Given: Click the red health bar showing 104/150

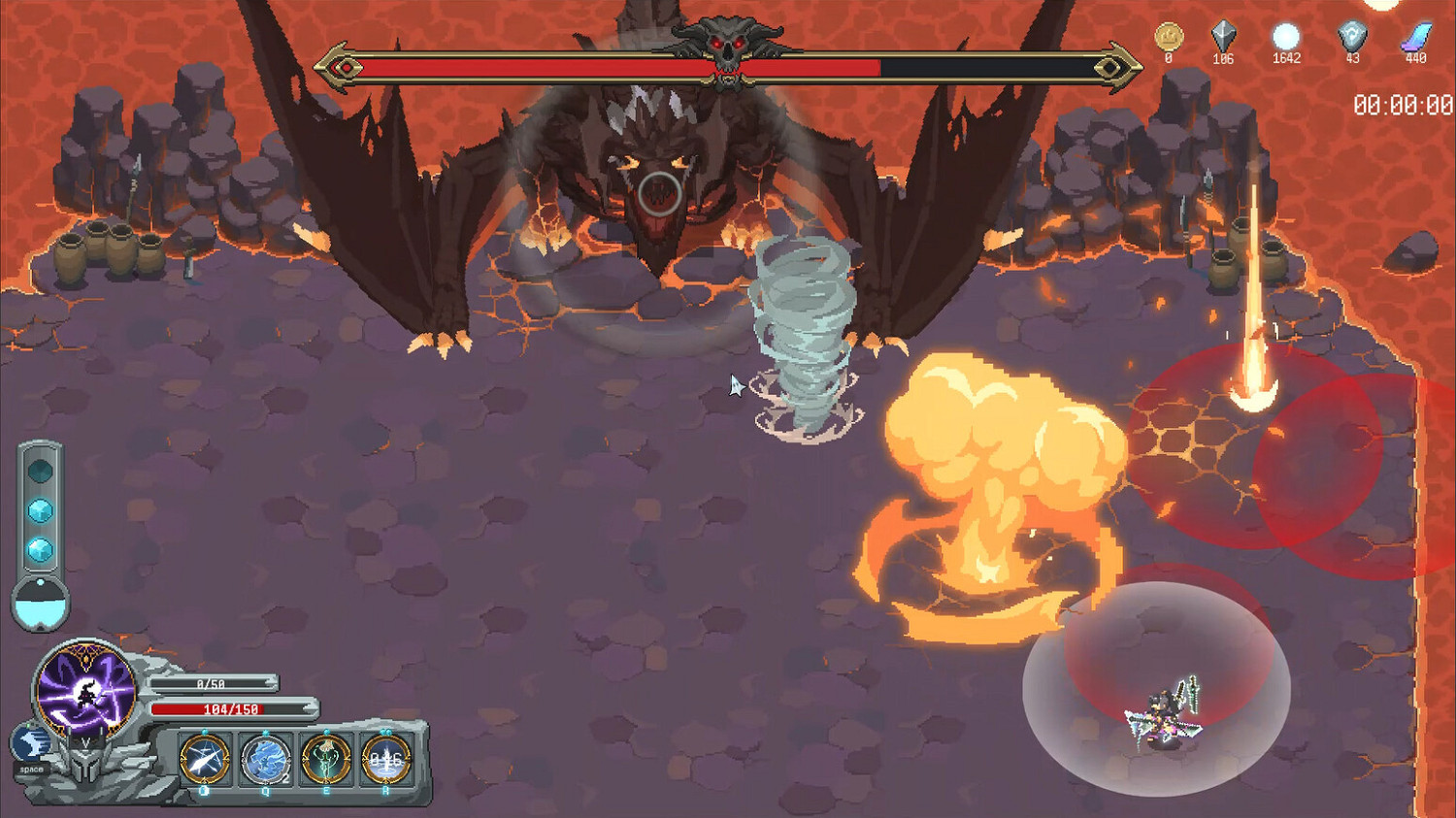Looking at the screenshot, I should click(x=233, y=709).
